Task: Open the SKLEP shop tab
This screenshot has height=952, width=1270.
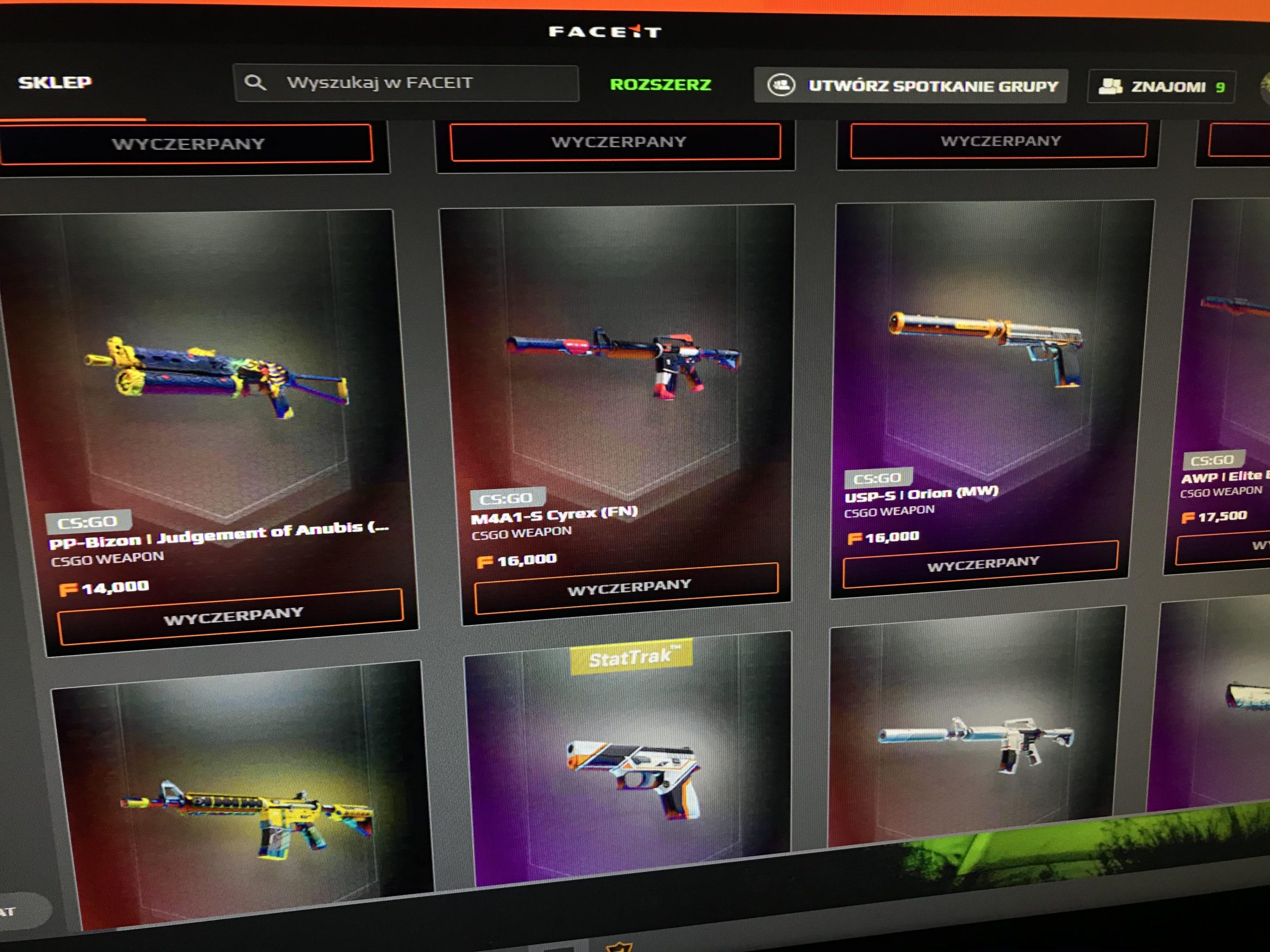Action: 55,83
